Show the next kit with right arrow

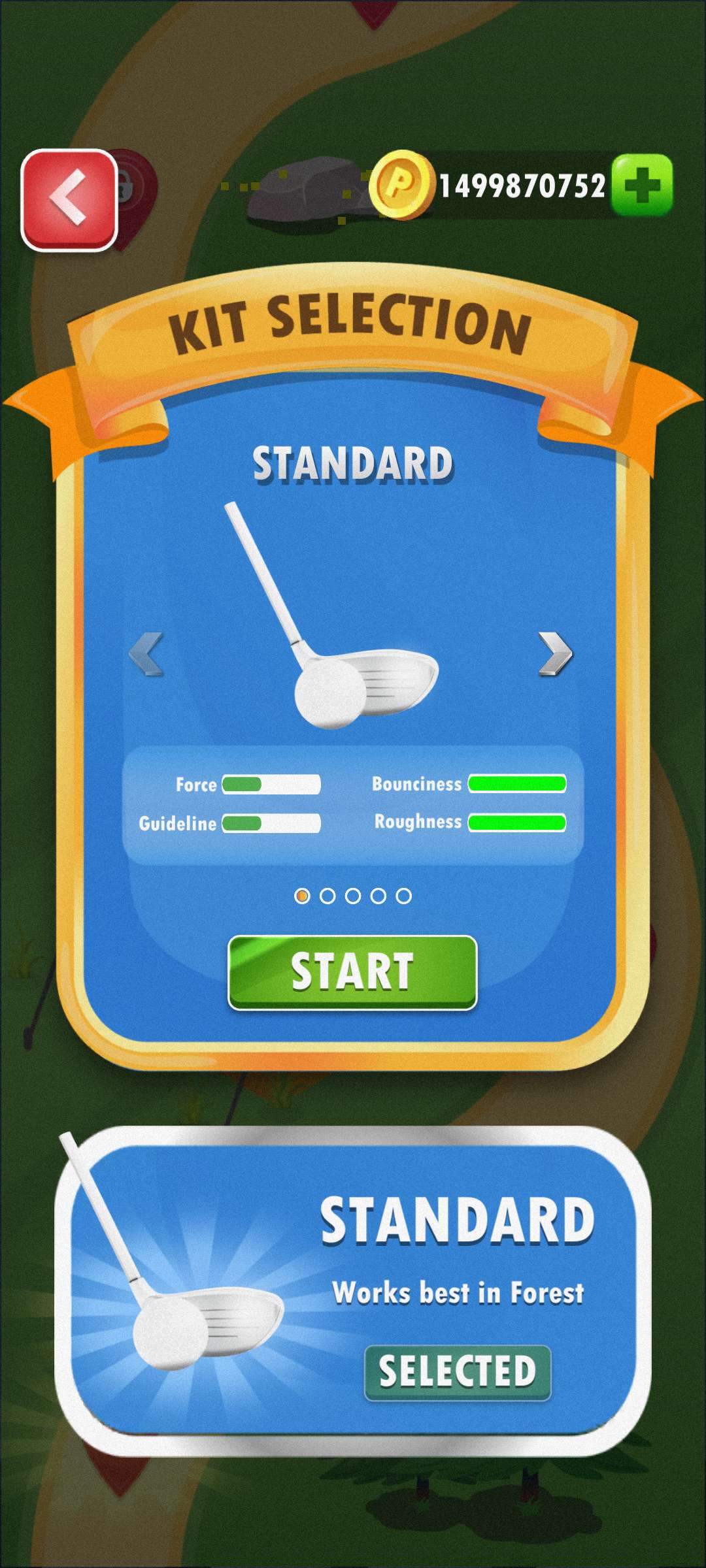click(x=555, y=653)
